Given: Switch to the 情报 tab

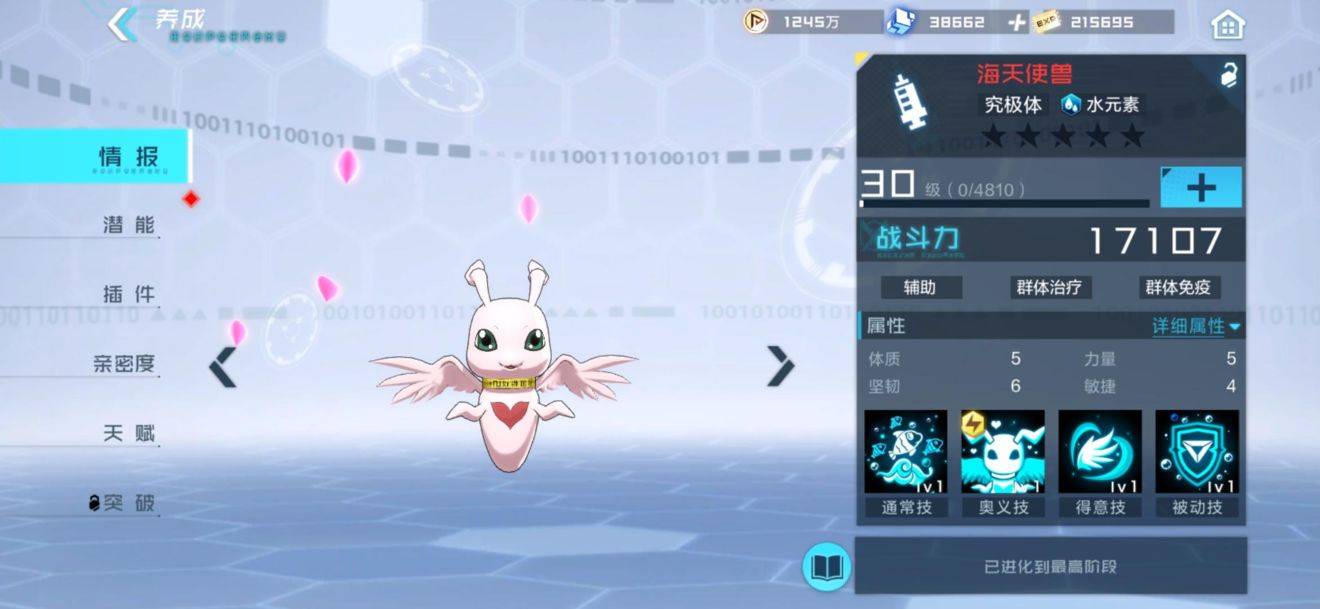Looking at the screenshot, I should pos(128,157).
